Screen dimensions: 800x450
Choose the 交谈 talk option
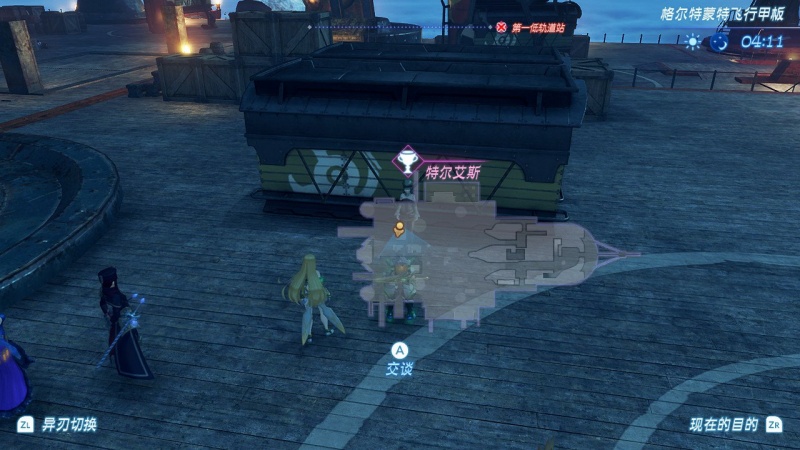pos(400,368)
